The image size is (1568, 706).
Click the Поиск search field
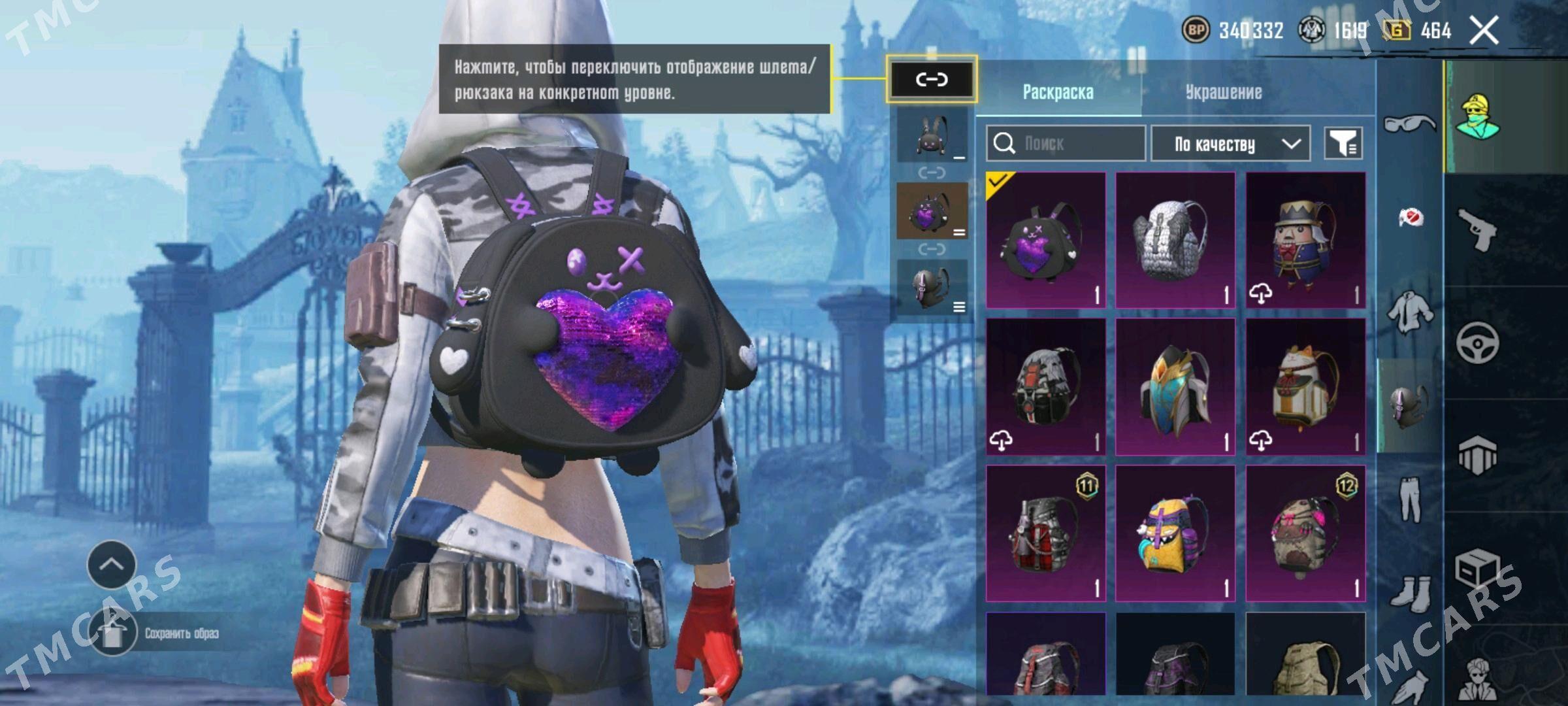pos(1066,143)
